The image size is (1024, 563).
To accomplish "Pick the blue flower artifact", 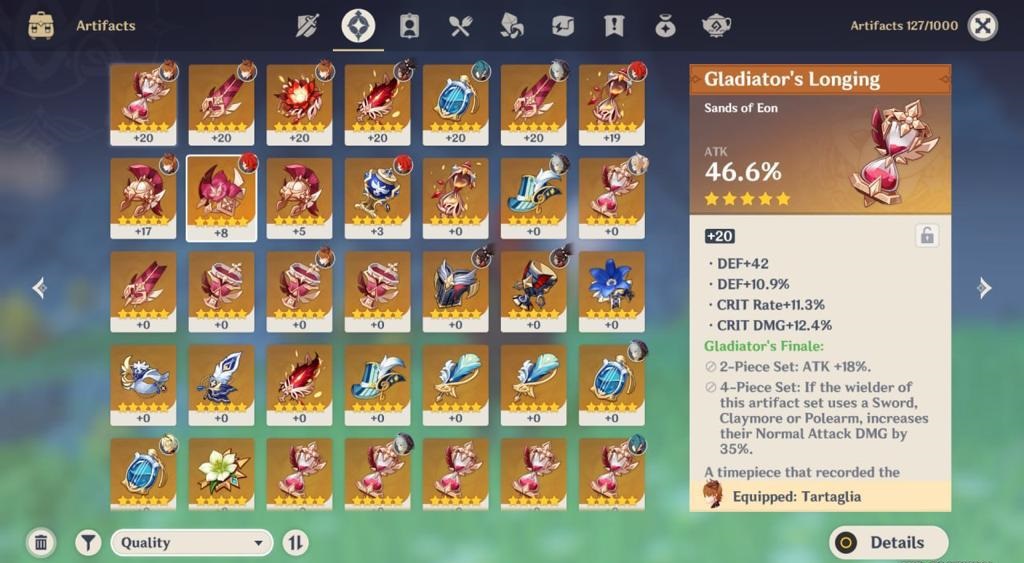I will pyautogui.click(x=611, y=290).
